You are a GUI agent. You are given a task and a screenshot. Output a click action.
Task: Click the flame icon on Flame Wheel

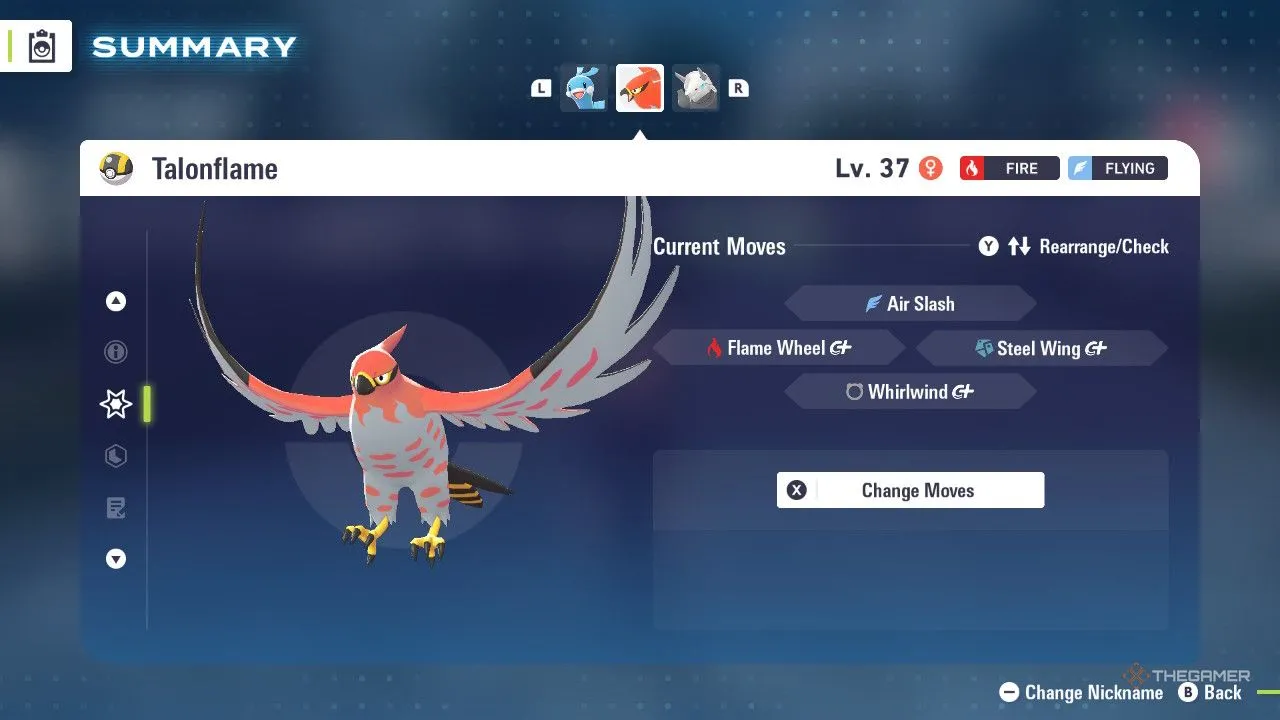(x=712, y=347)
